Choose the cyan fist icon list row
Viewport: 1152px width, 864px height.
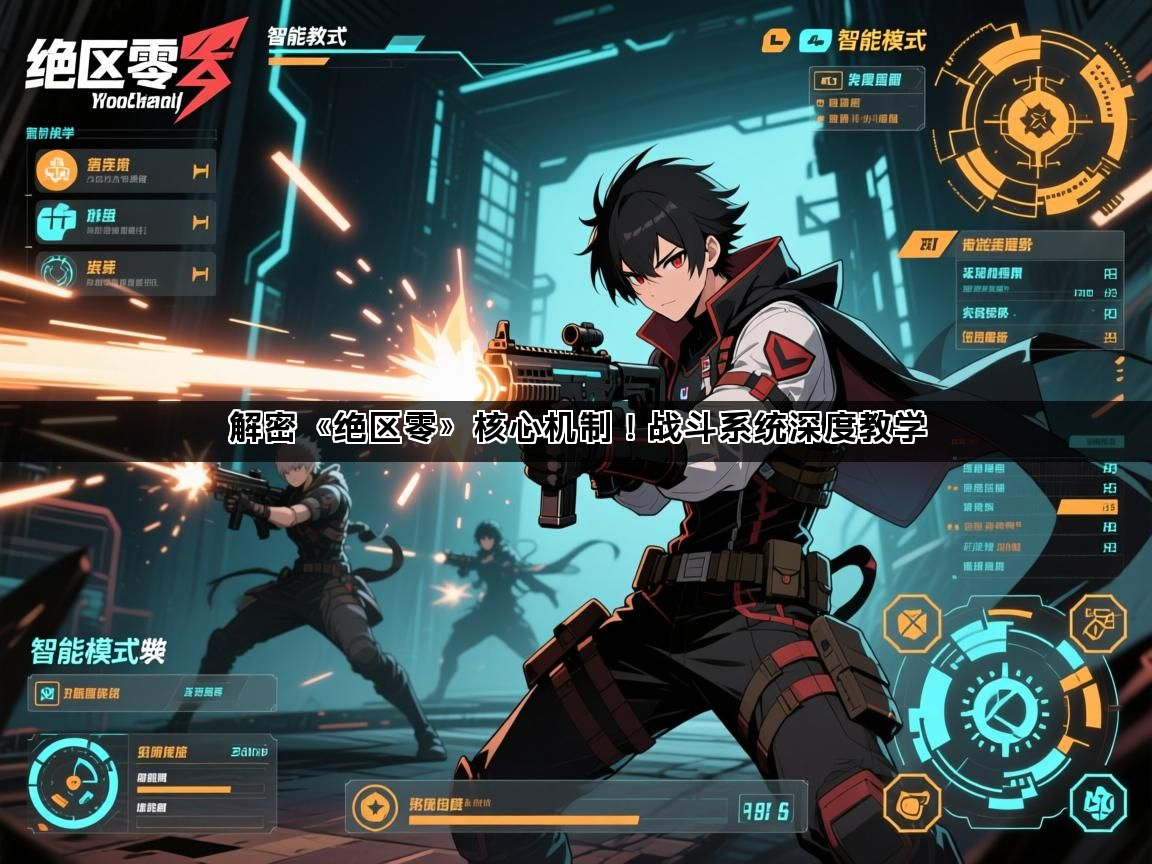point(125,221)
